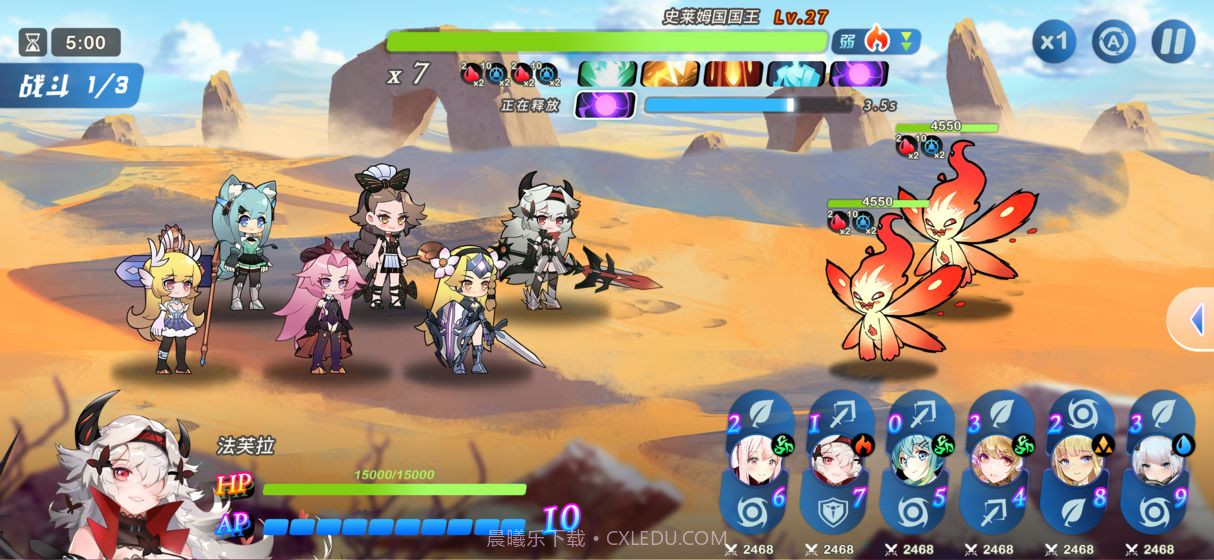Toggle auto-battle mode
The height and width of the screenshot is (560, 1214).
click(1112, 42)
